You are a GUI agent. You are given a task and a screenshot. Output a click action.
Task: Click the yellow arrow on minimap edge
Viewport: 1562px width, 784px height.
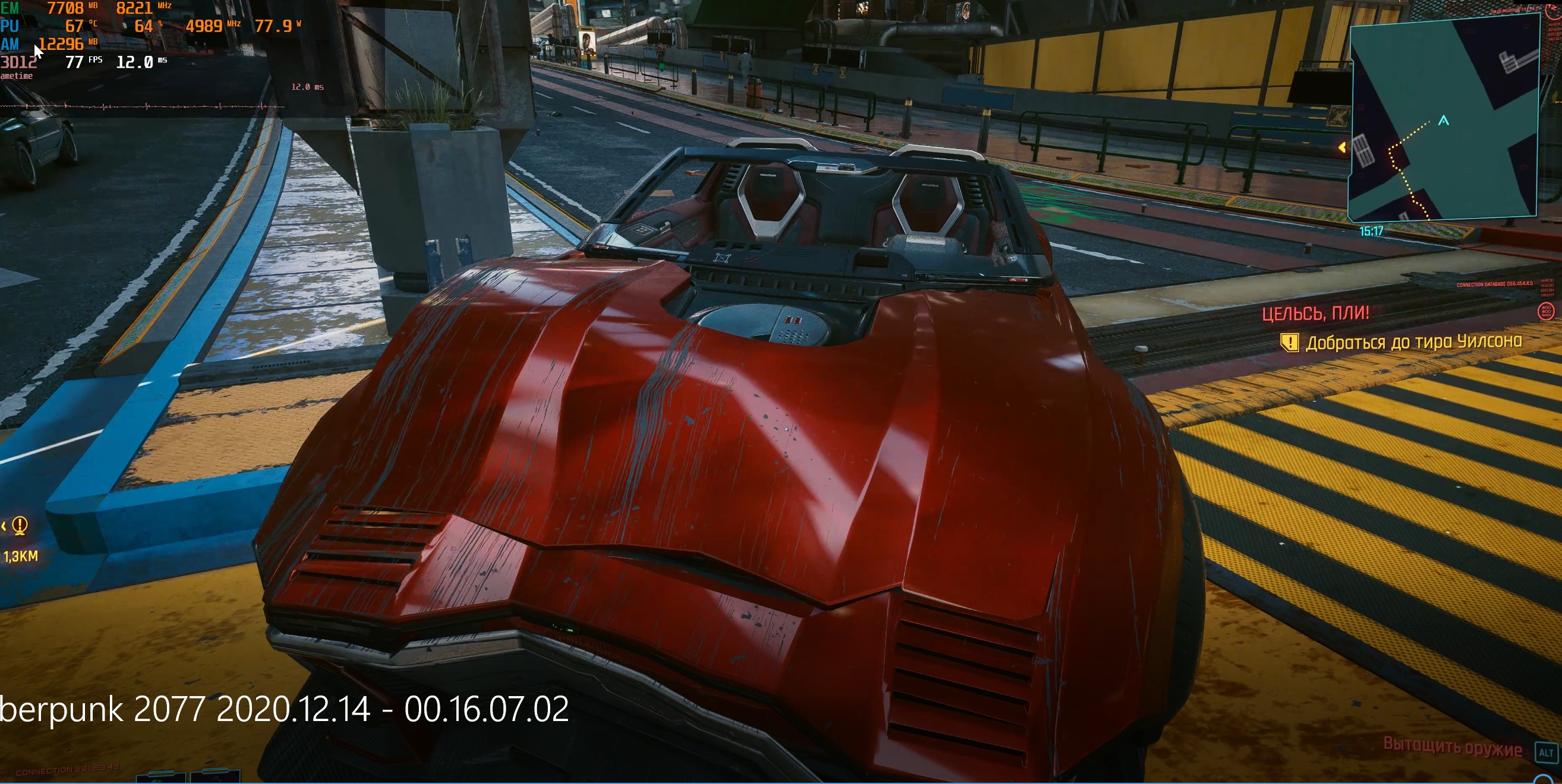point(1343,147)
